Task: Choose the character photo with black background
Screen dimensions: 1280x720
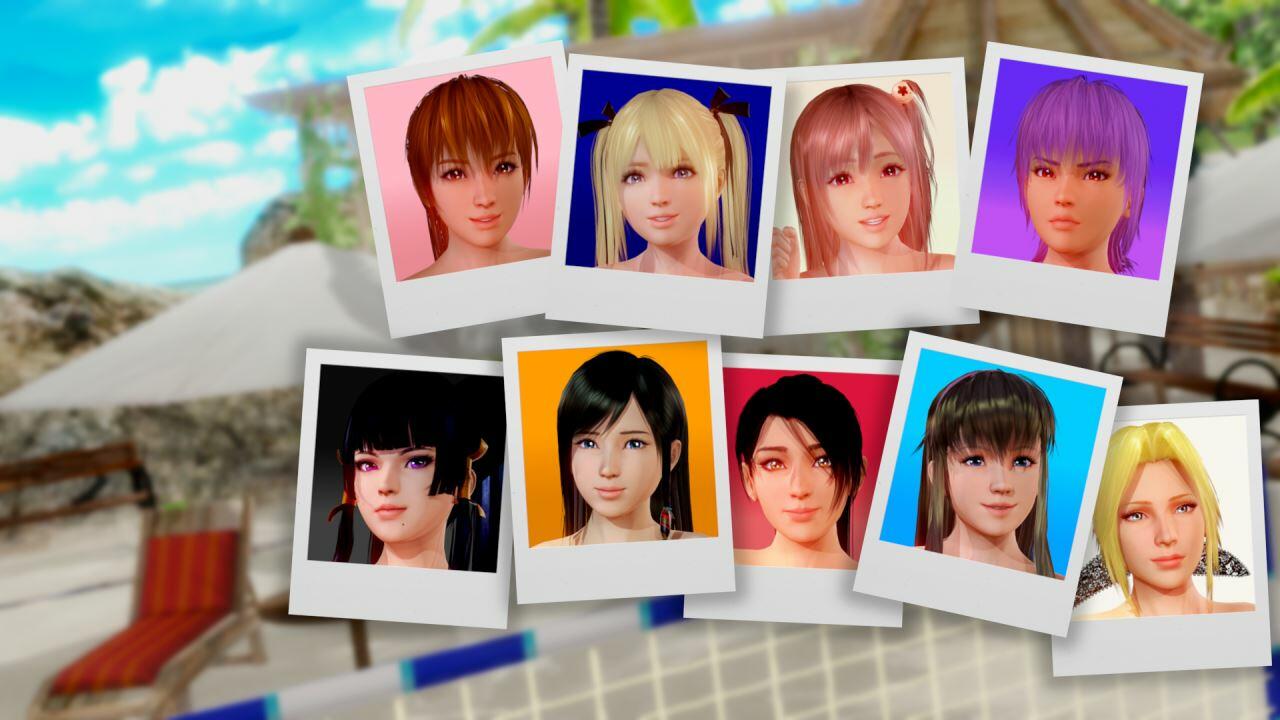Action: pos(405,468)
